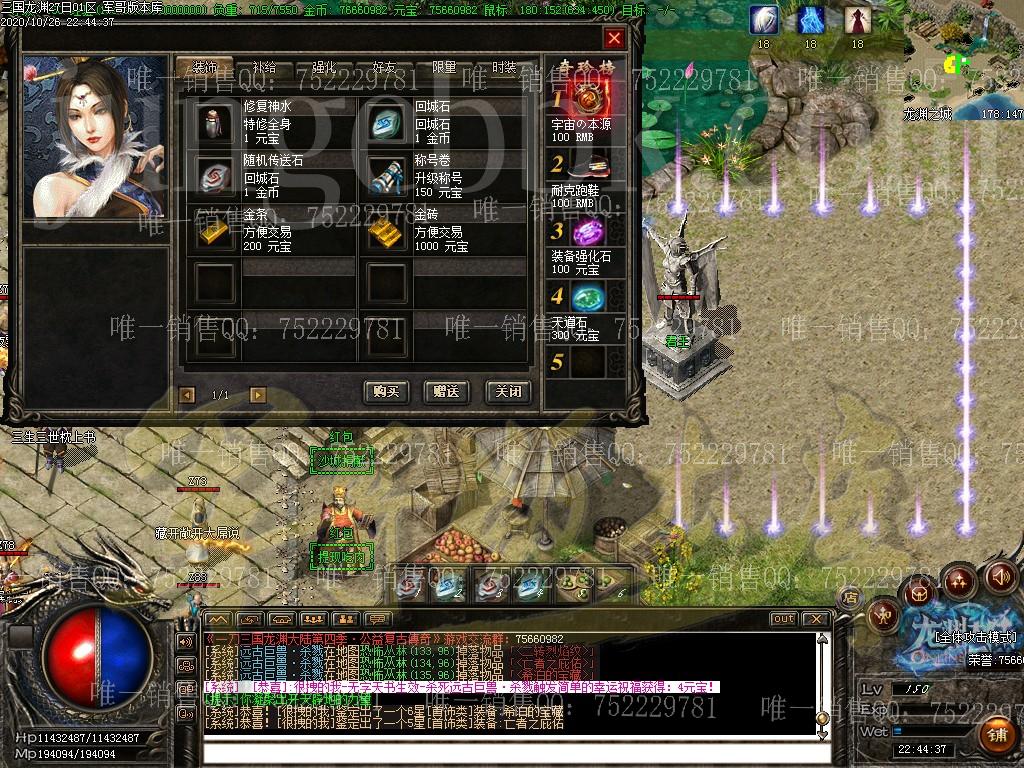Click the 购买 buy button

[386, 392]
